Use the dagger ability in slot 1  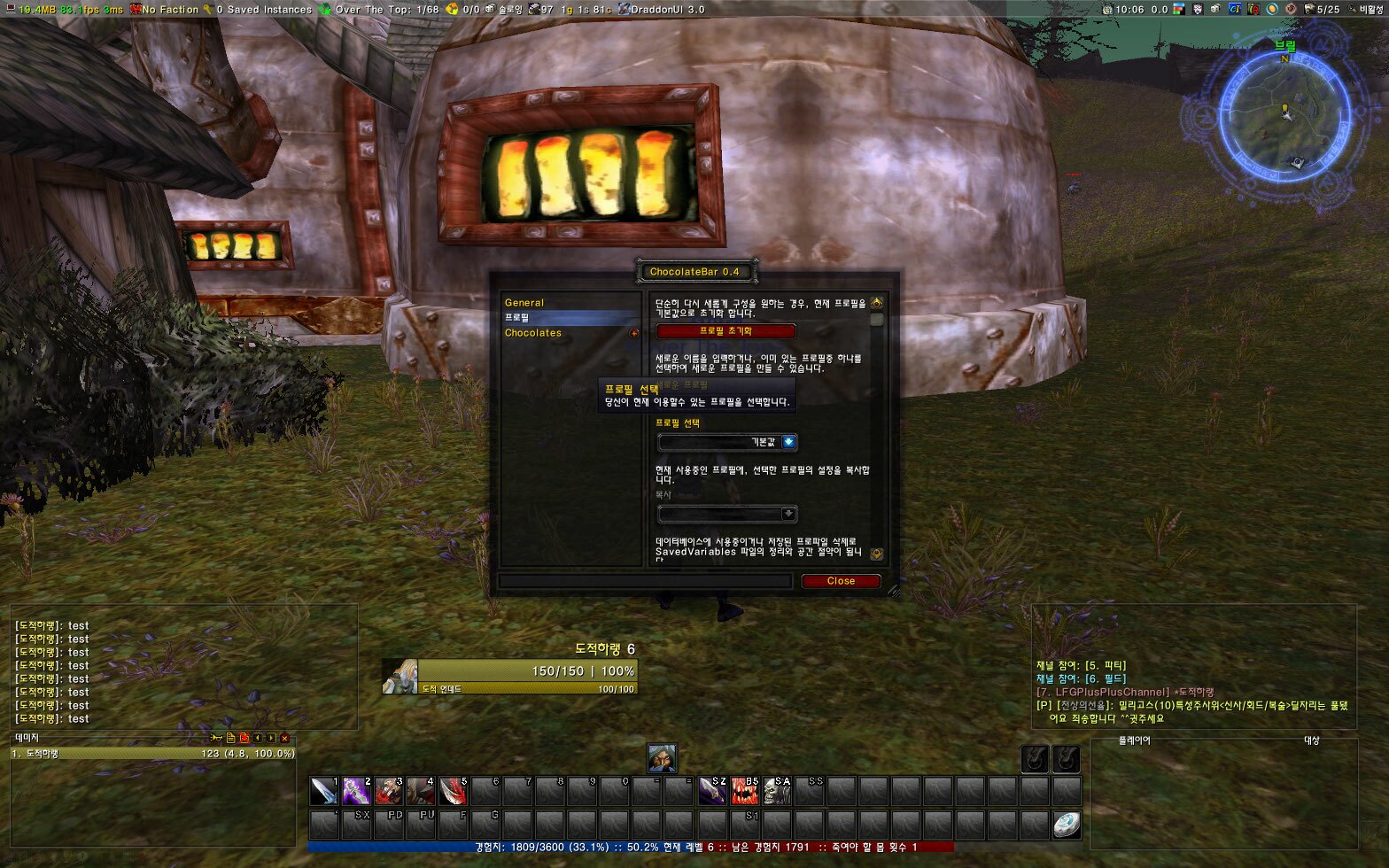(323, 791)
